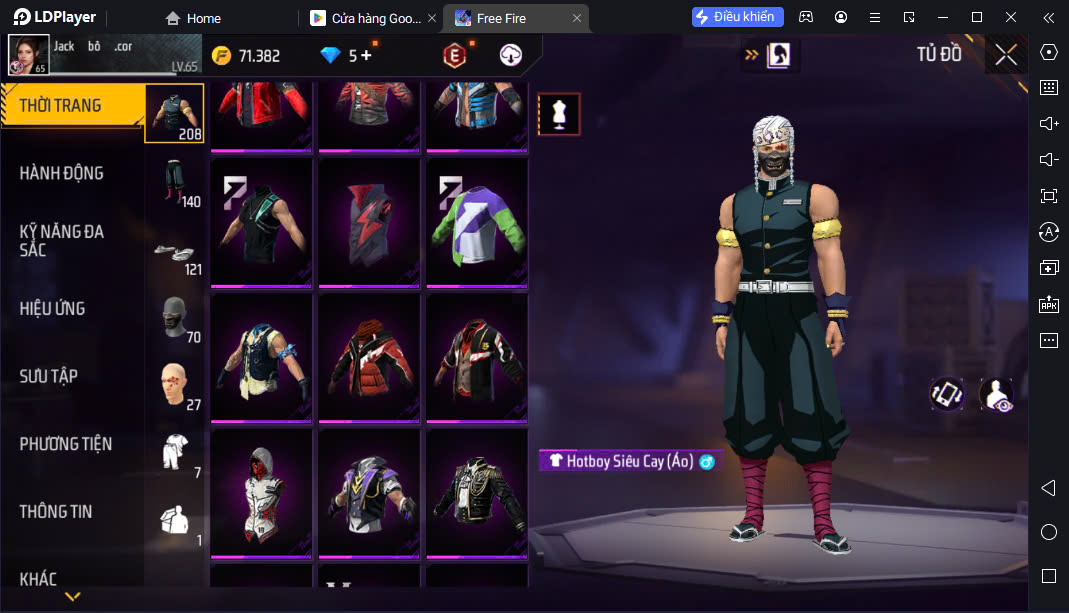Viewport: 1069px width, 613px height.
Task: Open the PHƯƠNG TIỆN category
Action: (66, 444)
